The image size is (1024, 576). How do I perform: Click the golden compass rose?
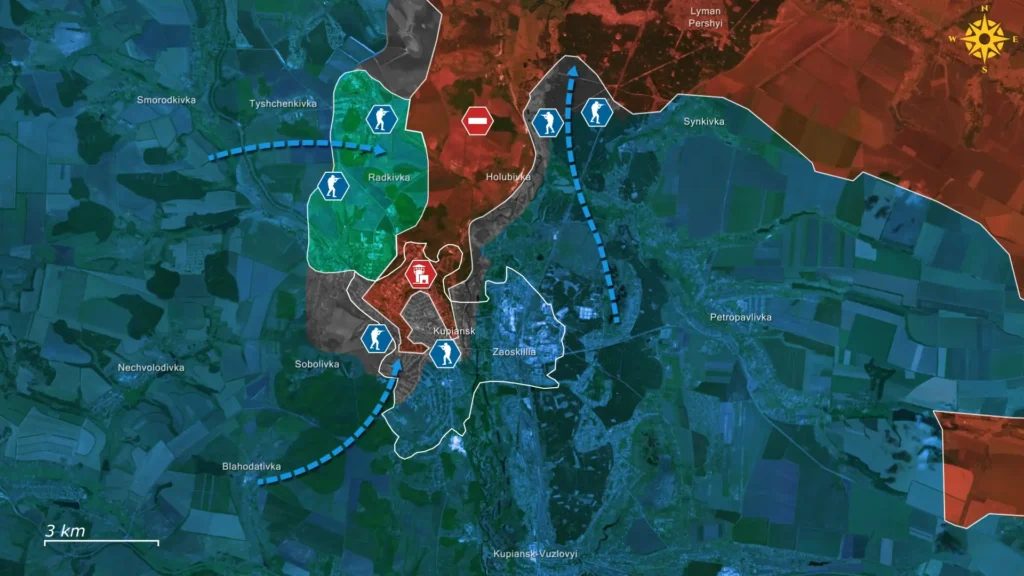[x=985, y=40]
